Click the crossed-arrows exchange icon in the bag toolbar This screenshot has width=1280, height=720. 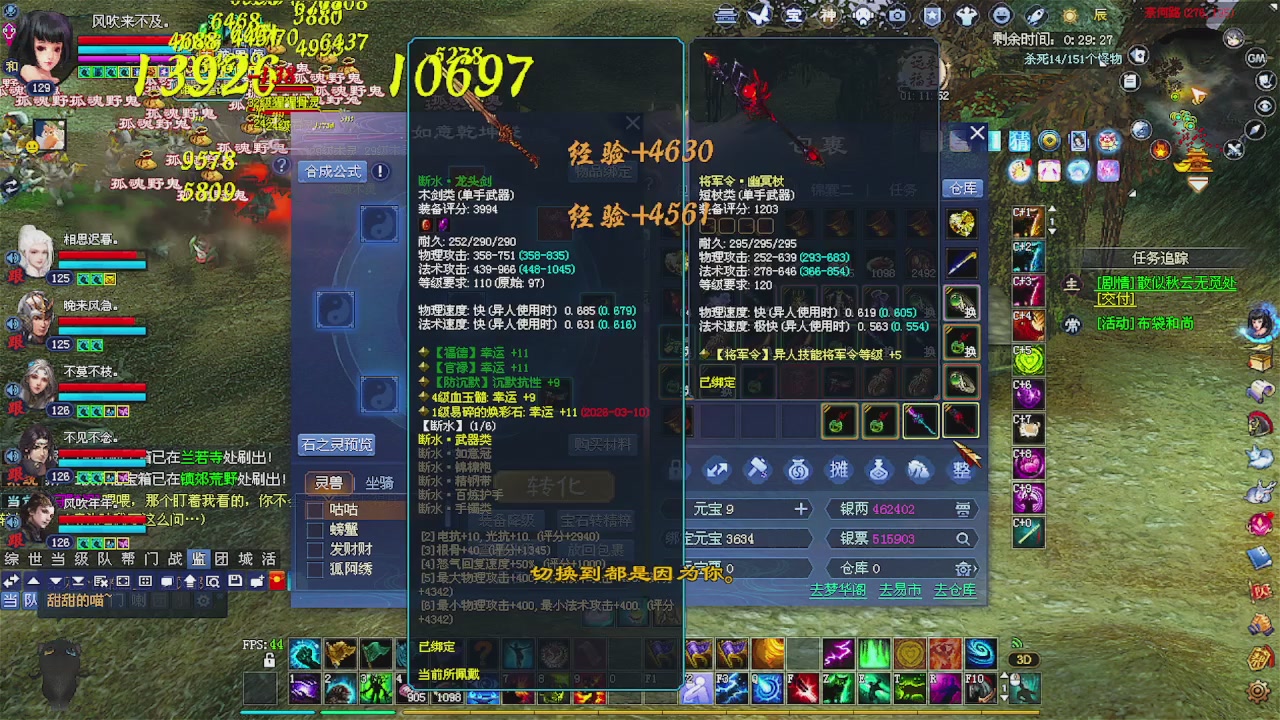[716, 470]
